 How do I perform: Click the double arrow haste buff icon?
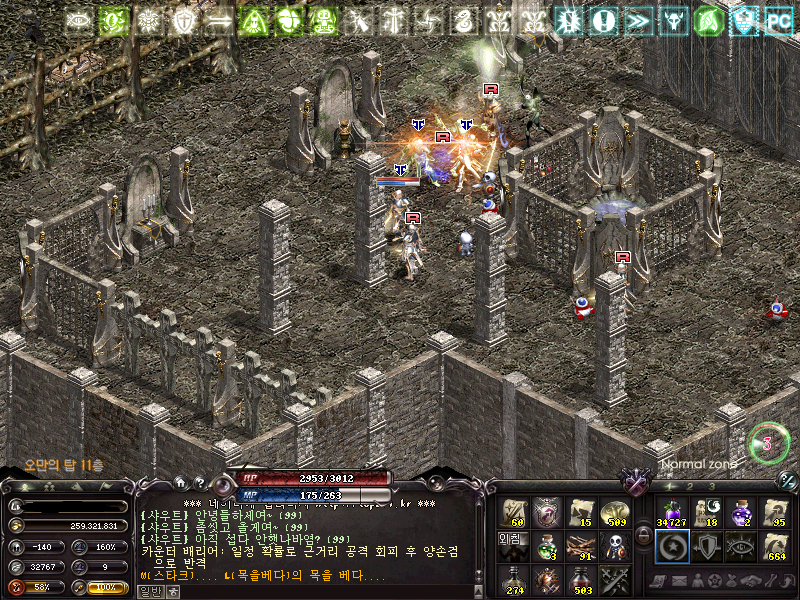pyautogui.click(x=639, y=19)
